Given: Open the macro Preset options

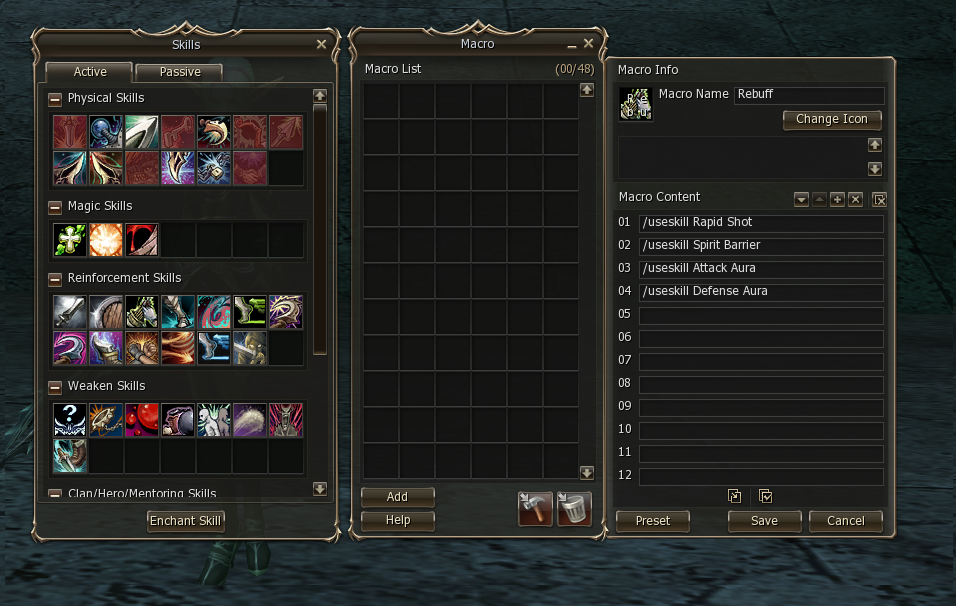Looking at the screenshot, I should point(653,520).
